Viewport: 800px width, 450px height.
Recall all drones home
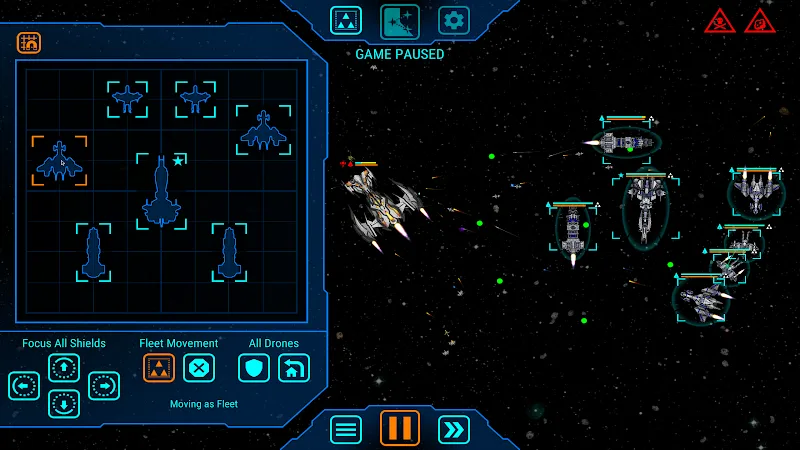(294, 368)
